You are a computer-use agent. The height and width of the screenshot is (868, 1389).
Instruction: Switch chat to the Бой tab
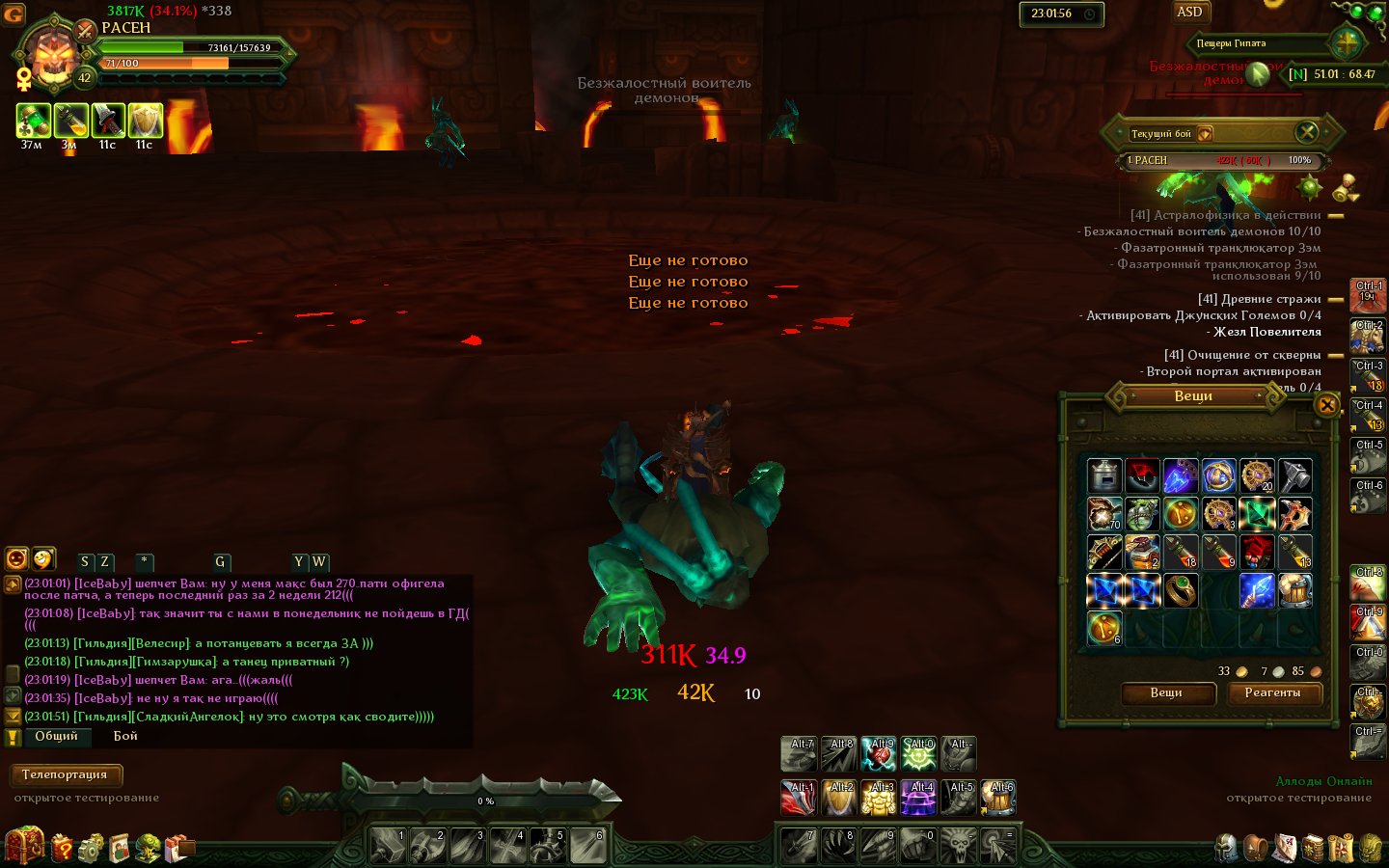point(125,736)
